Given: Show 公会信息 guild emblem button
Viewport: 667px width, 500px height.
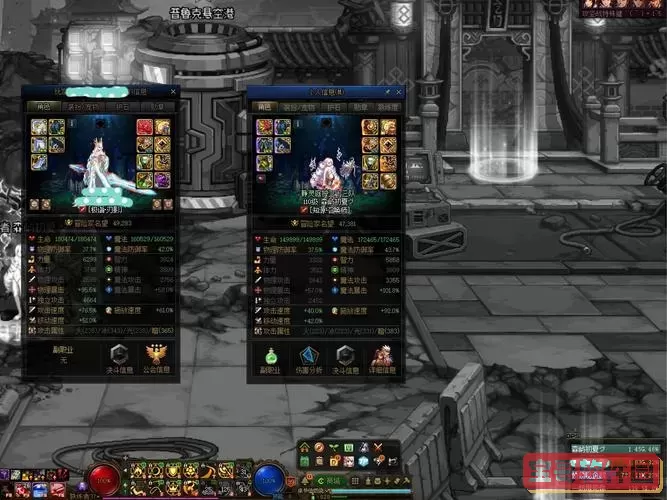Looking at the screenshot, I should (156, 356).
